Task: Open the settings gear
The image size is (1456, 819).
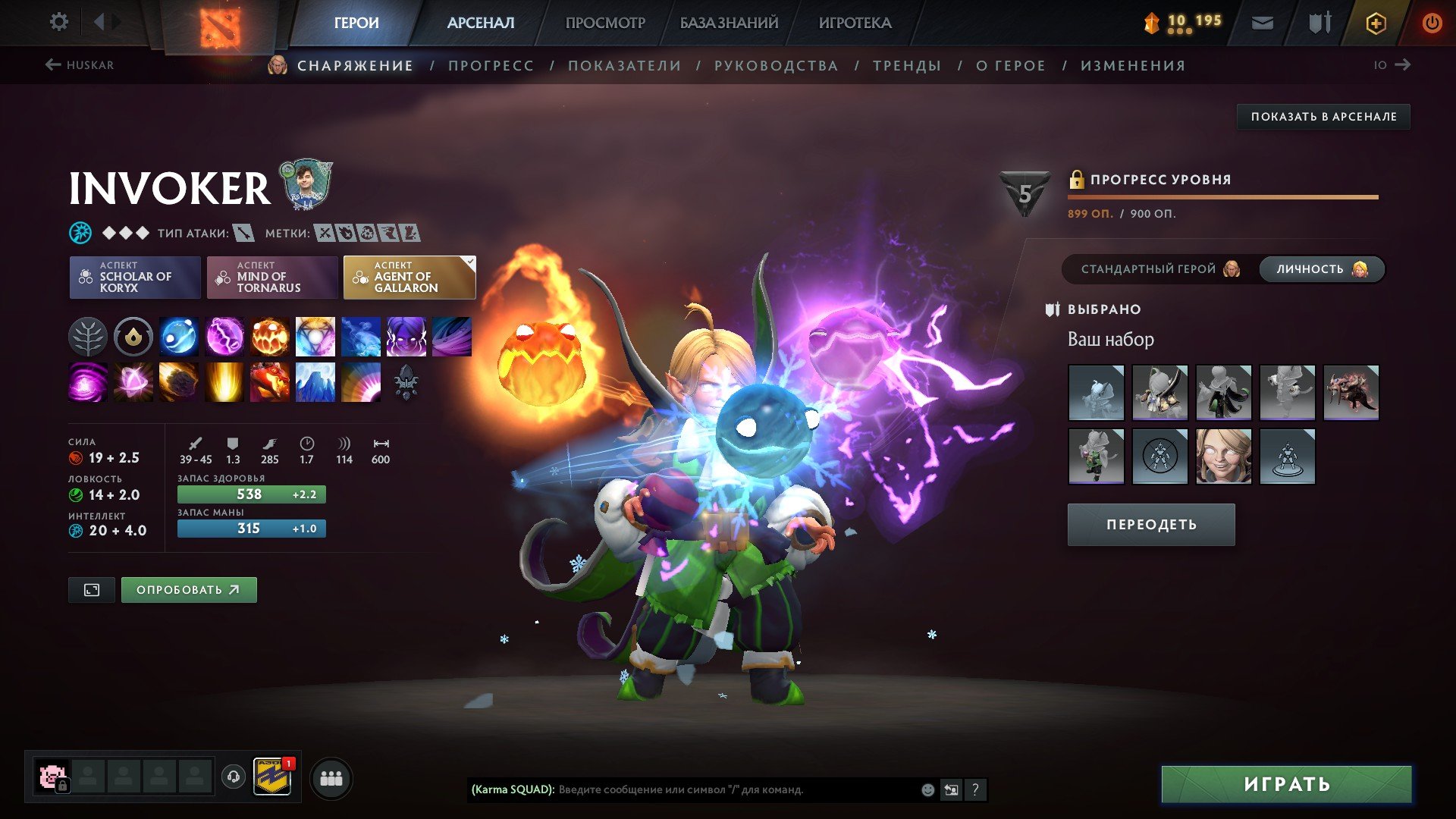Action: [58, 22]
